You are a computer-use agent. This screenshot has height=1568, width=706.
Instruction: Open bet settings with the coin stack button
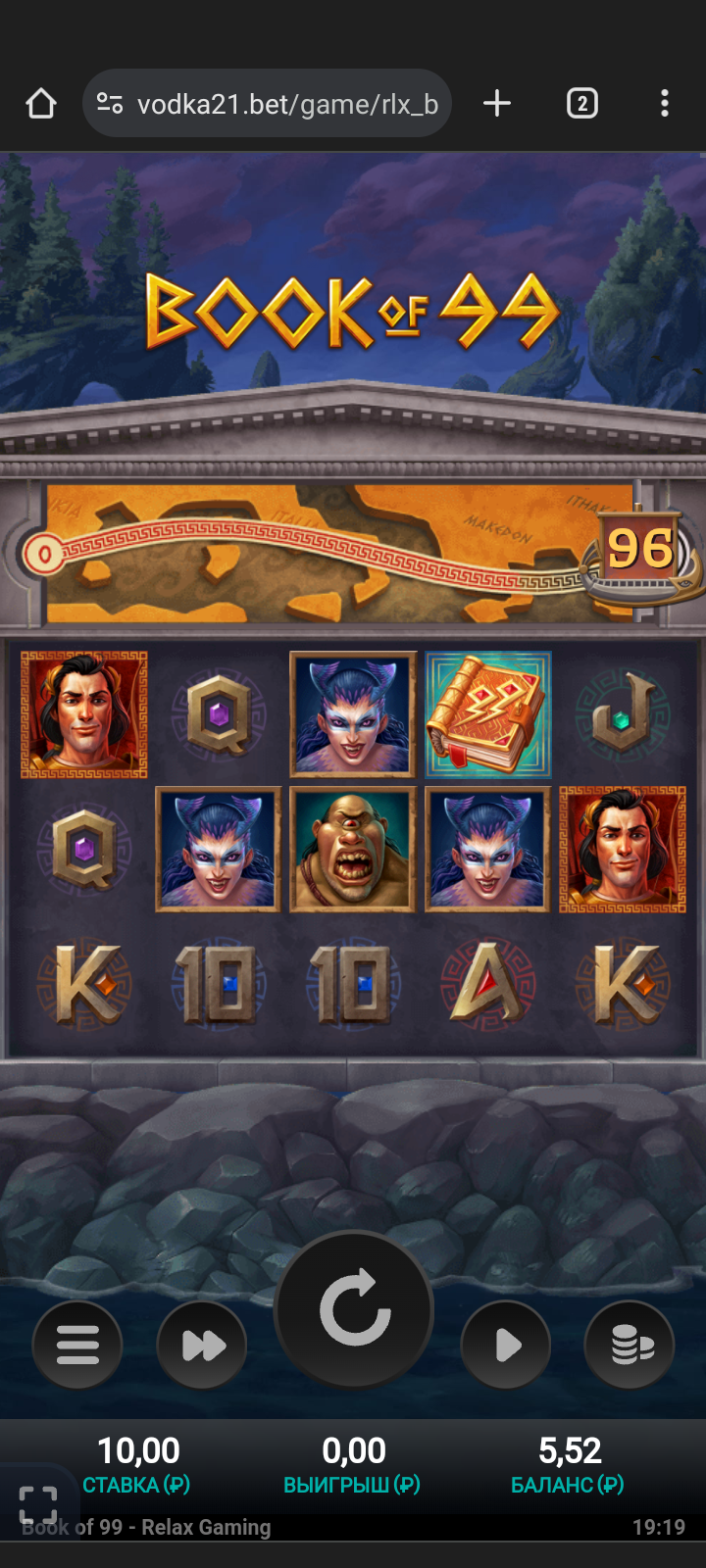[x=630, y=1345]
